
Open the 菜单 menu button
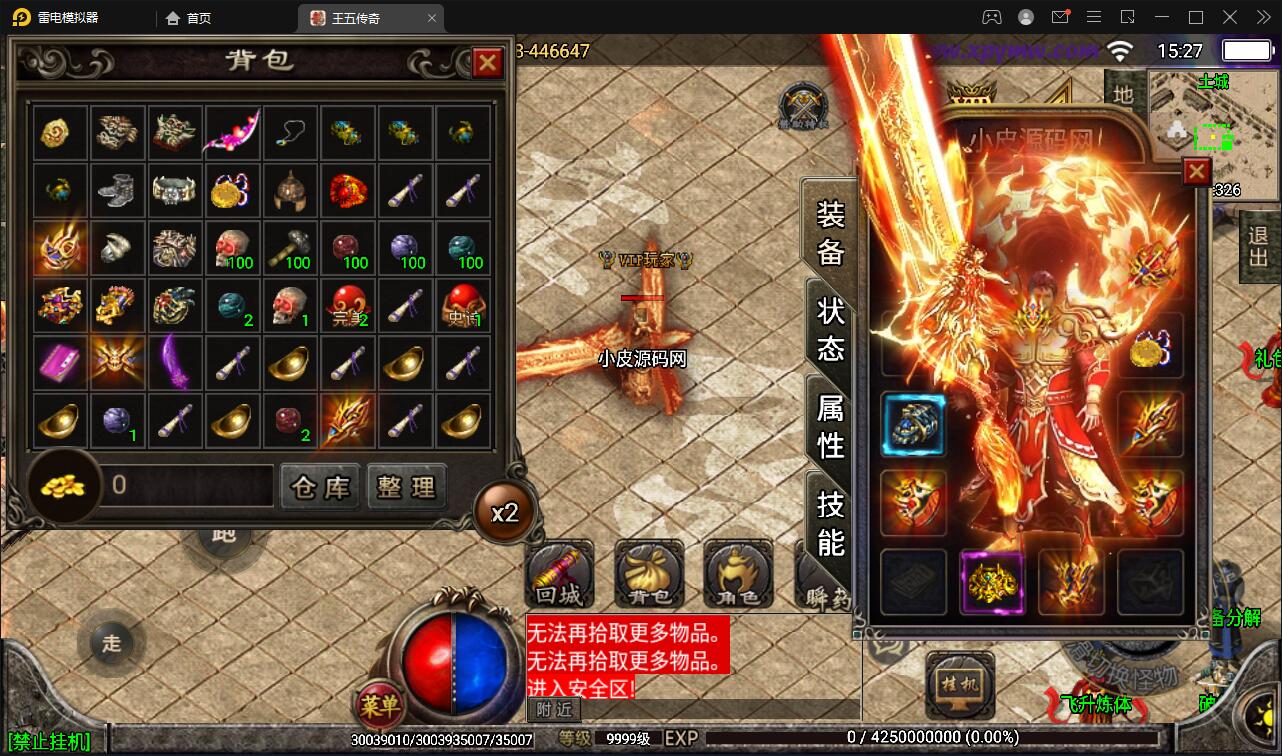380,707
